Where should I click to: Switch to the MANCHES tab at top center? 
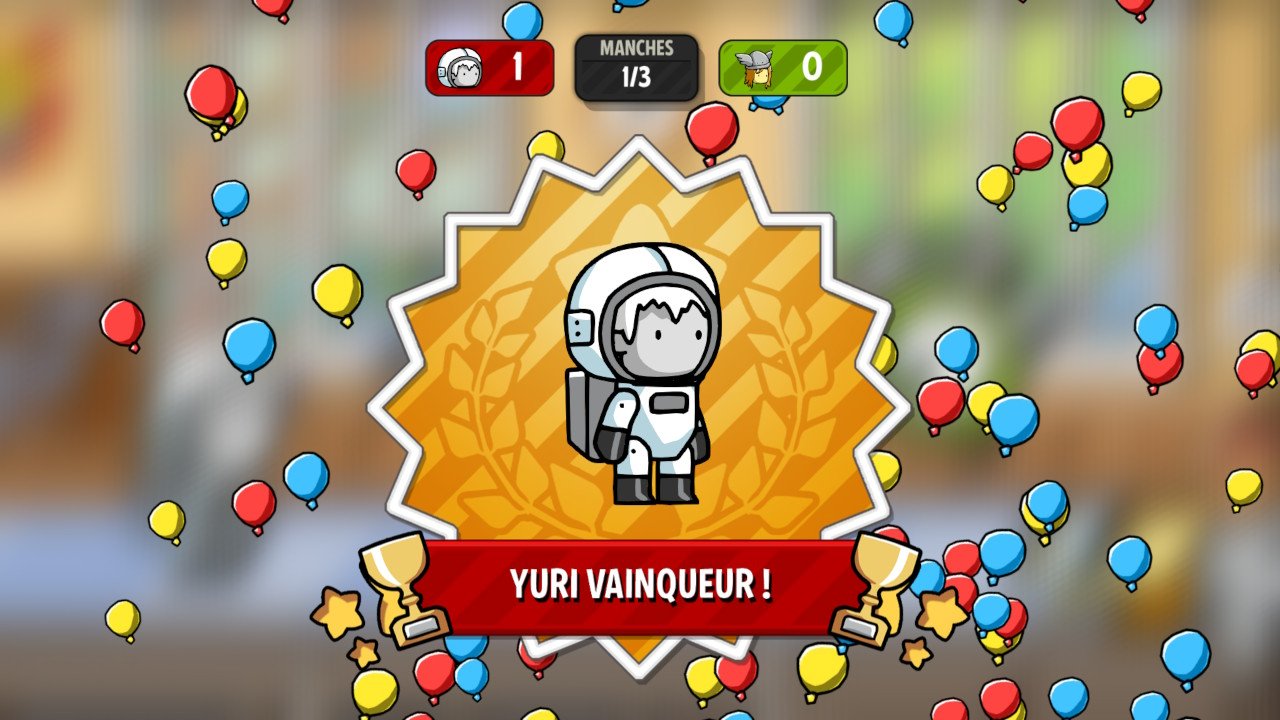pos(637,45)
